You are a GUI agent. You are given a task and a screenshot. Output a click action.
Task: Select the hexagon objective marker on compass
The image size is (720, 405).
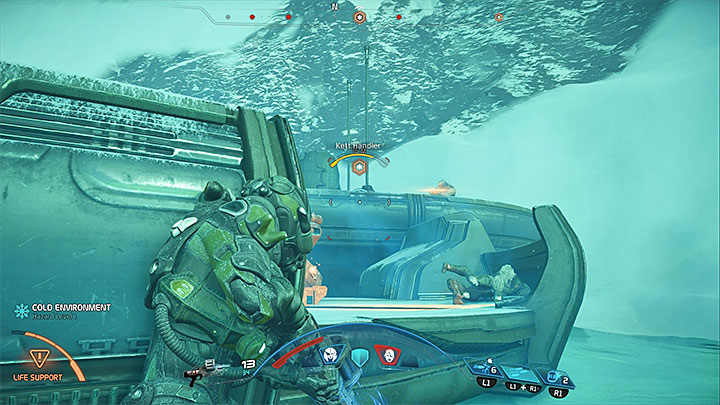(360, 17)
